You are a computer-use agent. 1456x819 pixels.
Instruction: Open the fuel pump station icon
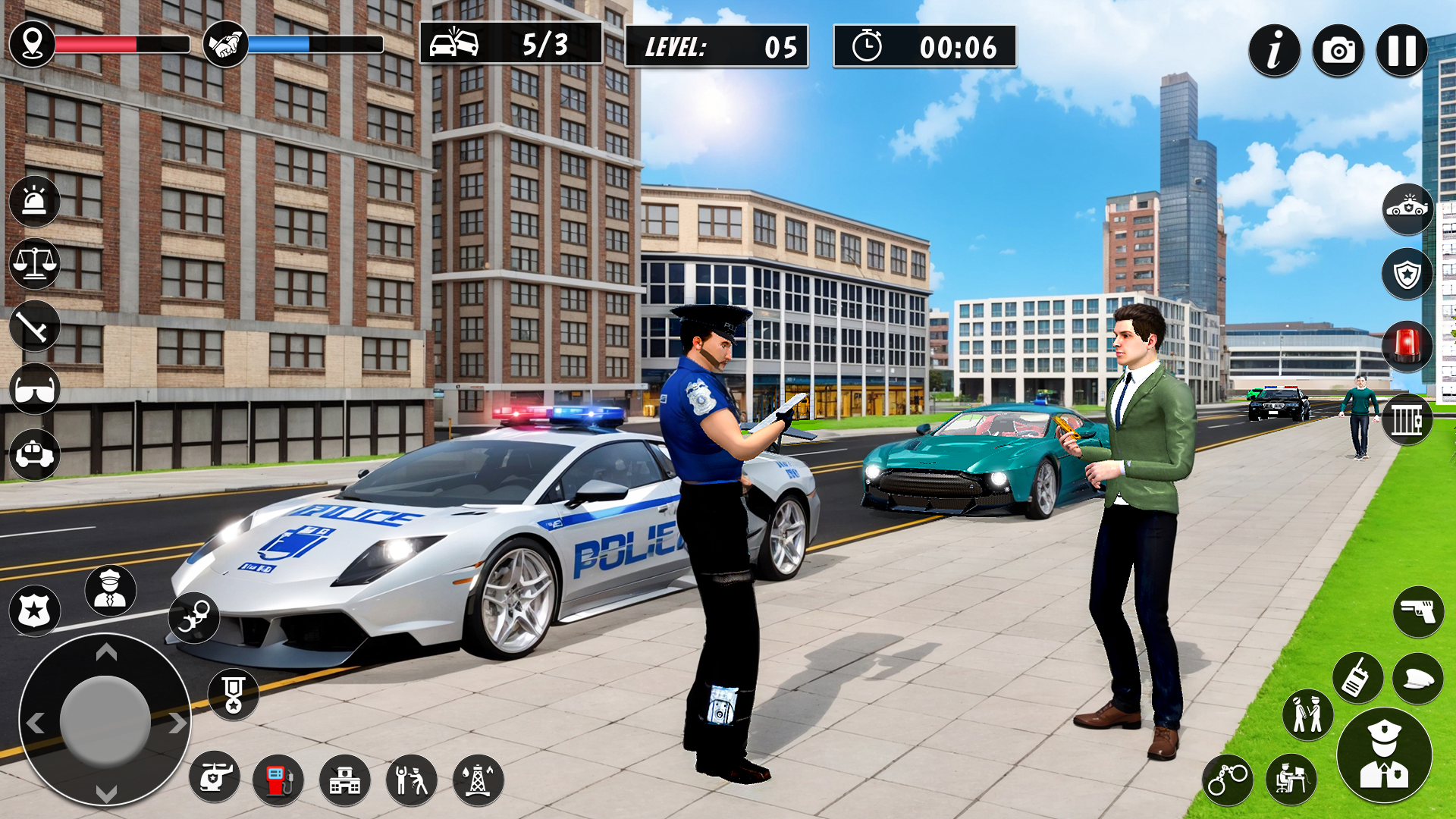click(278, 778)
